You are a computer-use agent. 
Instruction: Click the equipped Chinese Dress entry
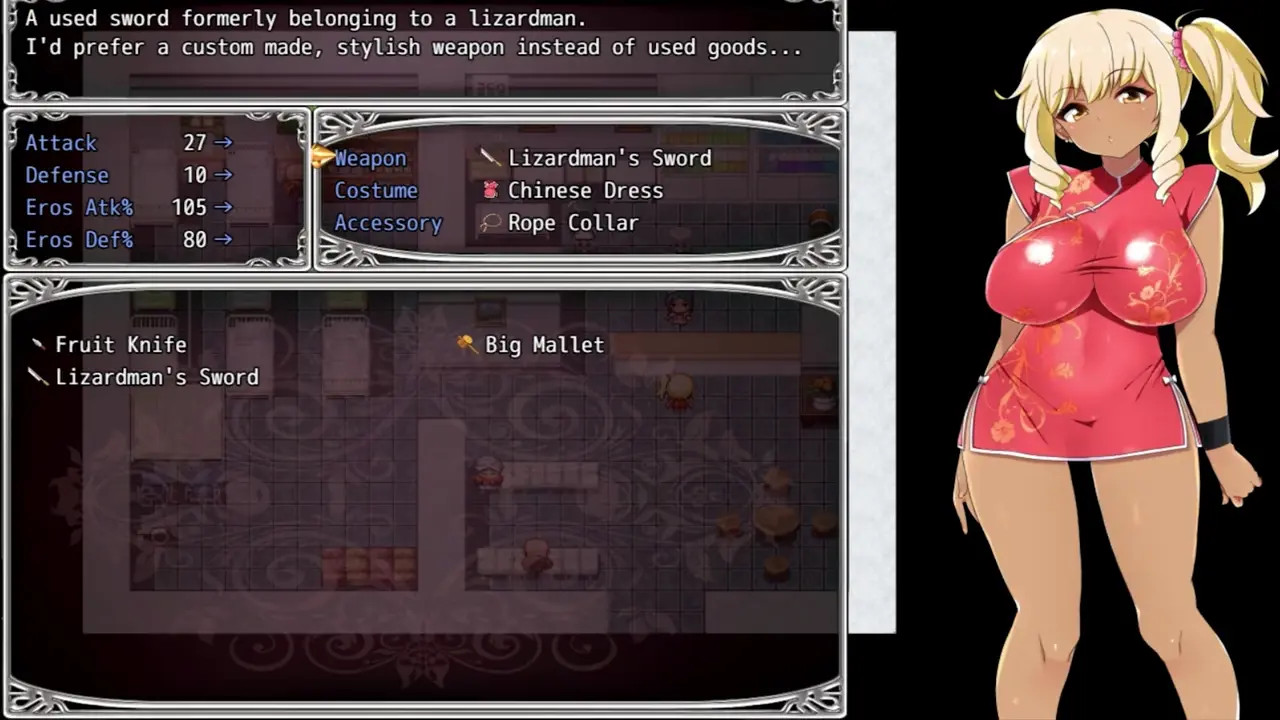coord(585,190)
